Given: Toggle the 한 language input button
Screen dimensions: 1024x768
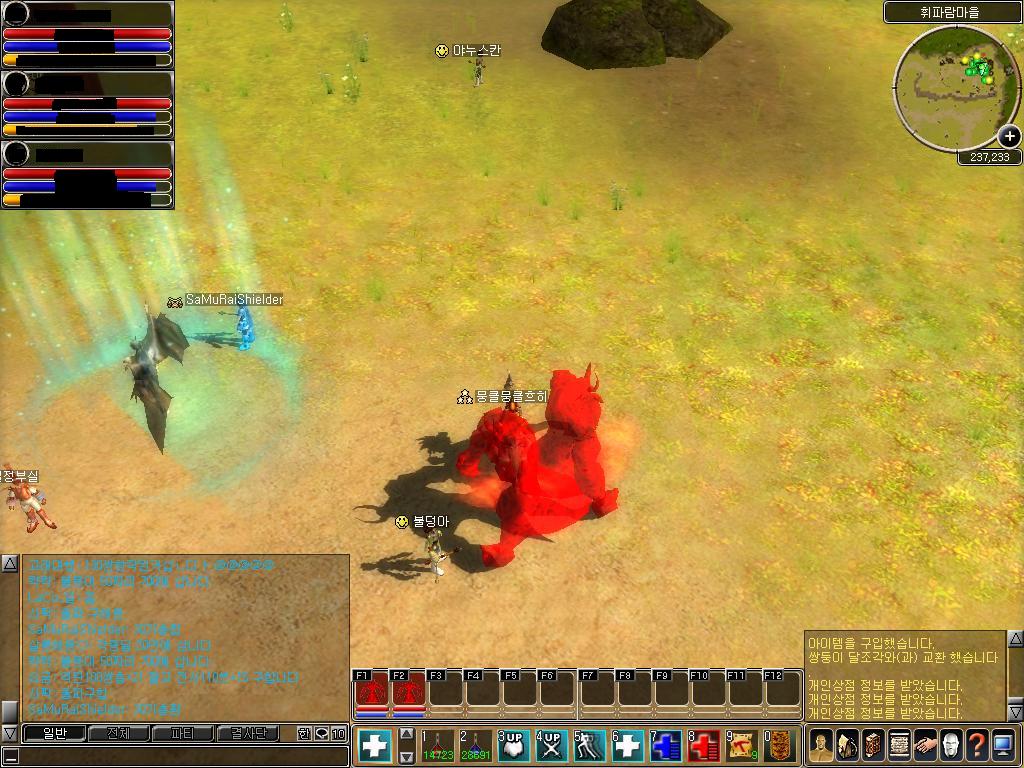Looking at the screenshot, I should [304, 734].
